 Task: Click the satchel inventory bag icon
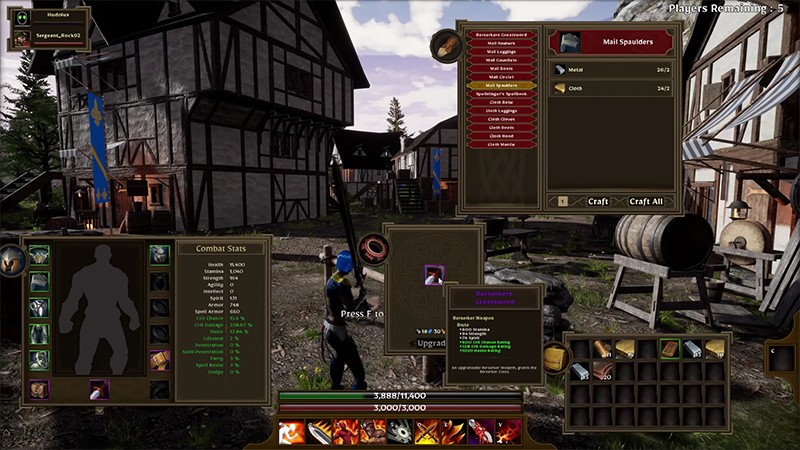tap(553, 357)
